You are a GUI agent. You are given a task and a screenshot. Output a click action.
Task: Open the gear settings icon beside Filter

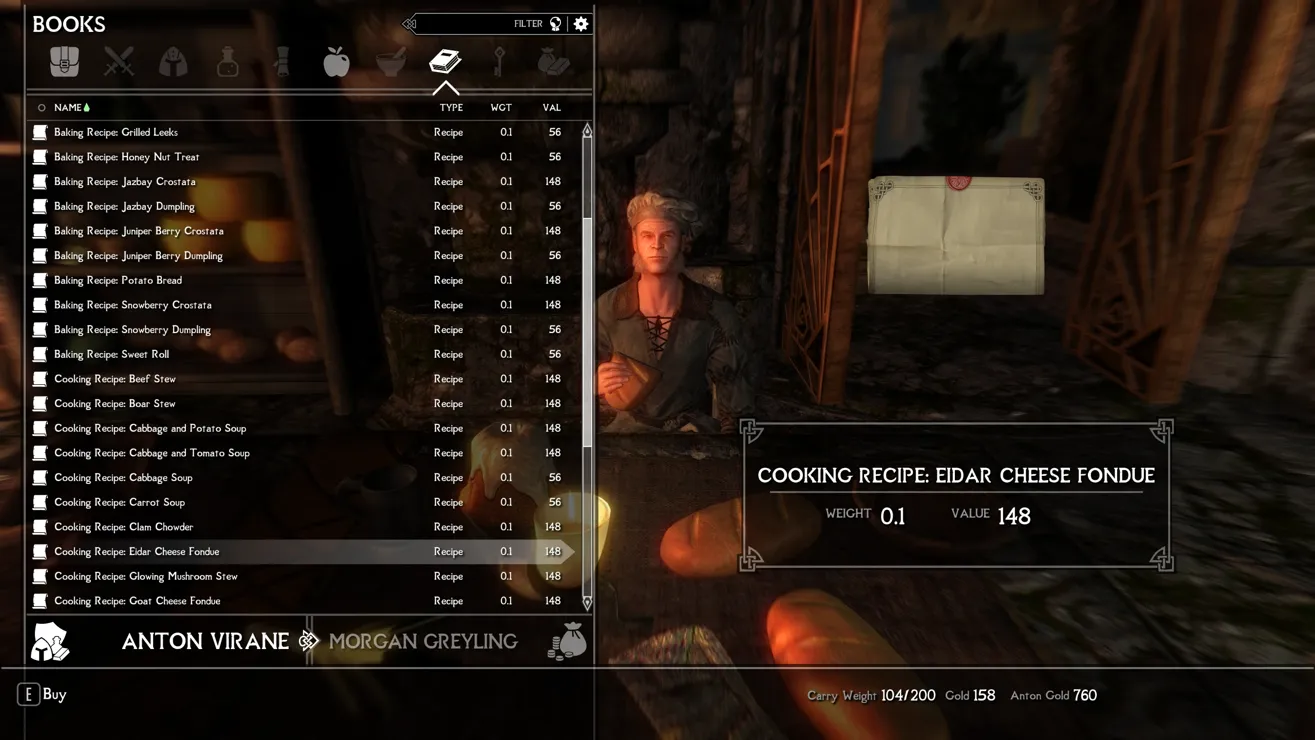click(581, 24)
